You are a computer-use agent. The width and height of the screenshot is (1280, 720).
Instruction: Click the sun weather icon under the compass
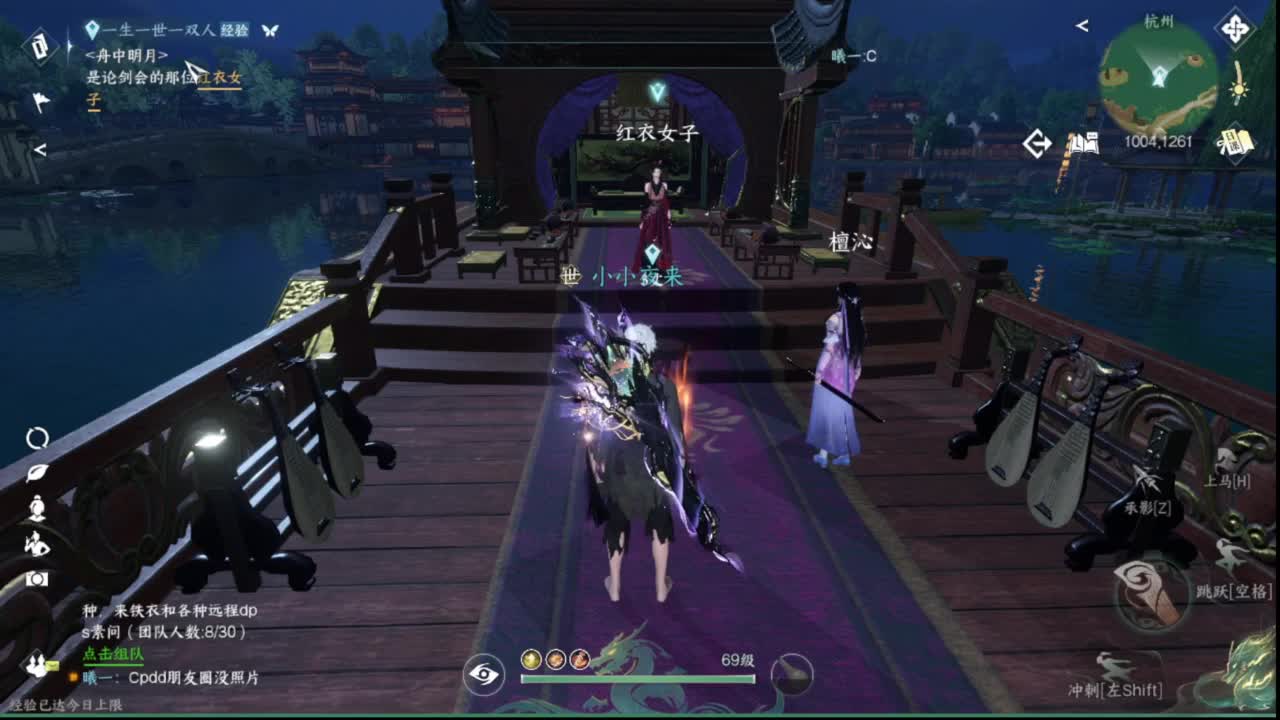(1239, 90)
